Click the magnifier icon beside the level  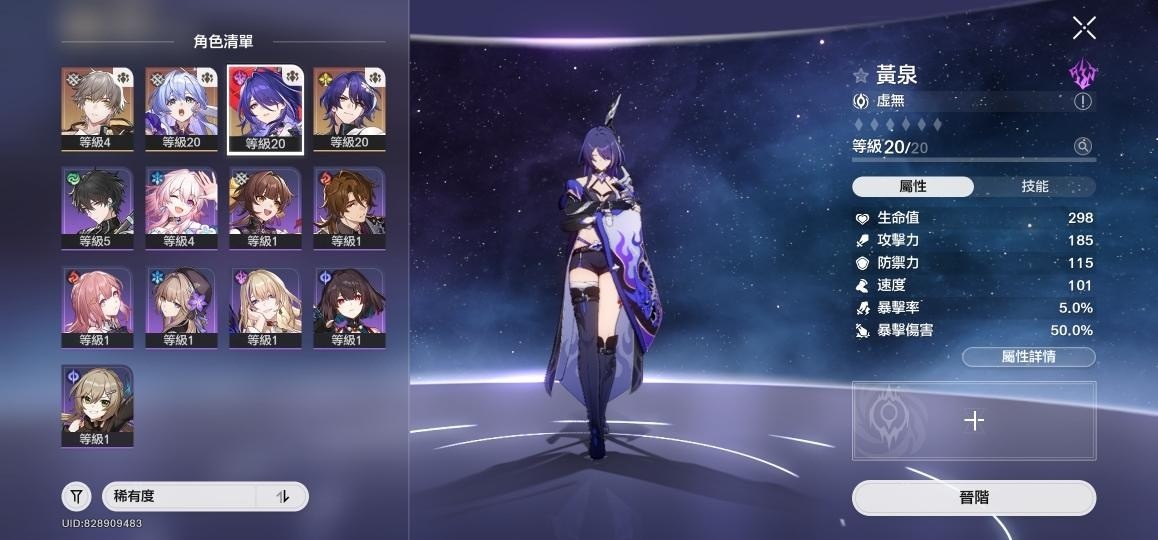(x=1083, y=147)
